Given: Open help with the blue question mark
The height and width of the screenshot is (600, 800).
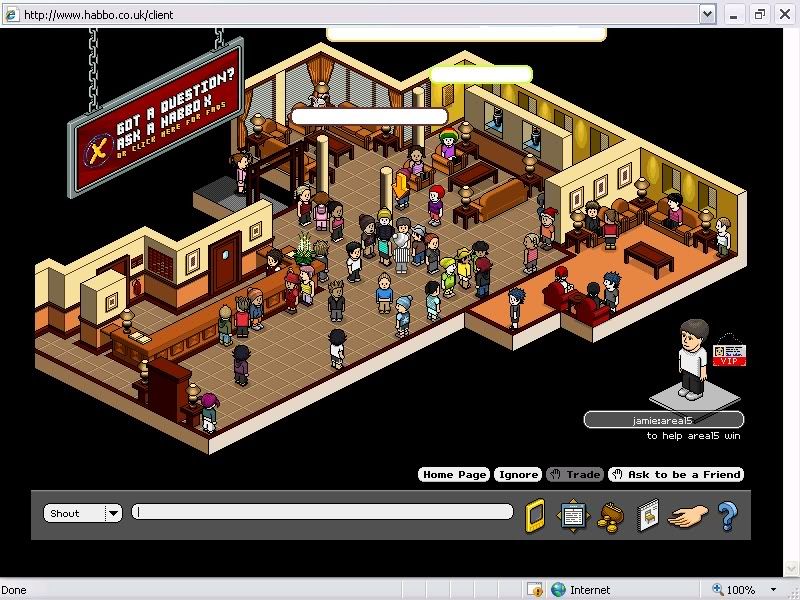Looking at the screenshot, I should (x=728, y=515).
